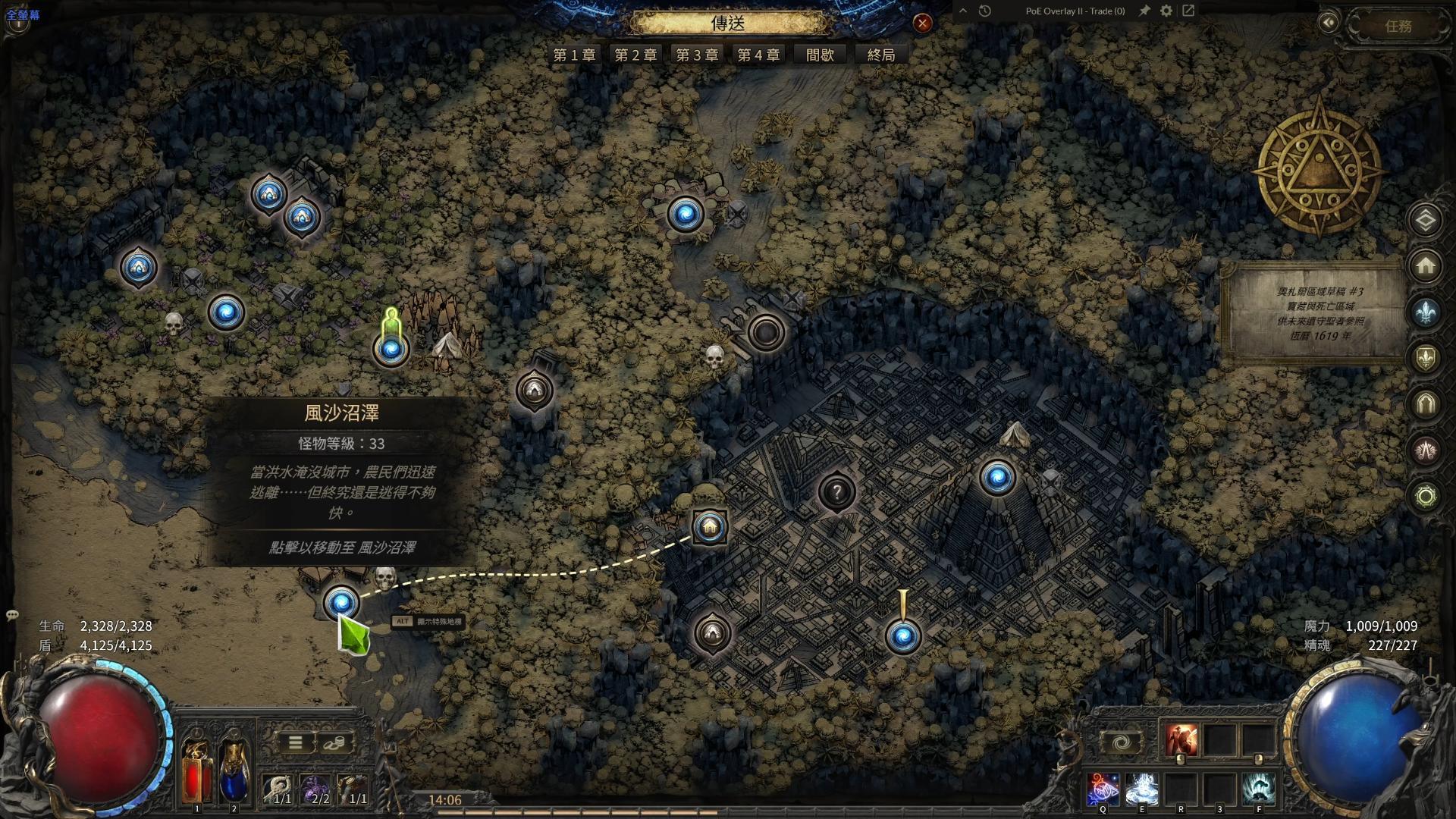Open the 終局 endgame tab
1456x819 pixels.
click(881, 55)
